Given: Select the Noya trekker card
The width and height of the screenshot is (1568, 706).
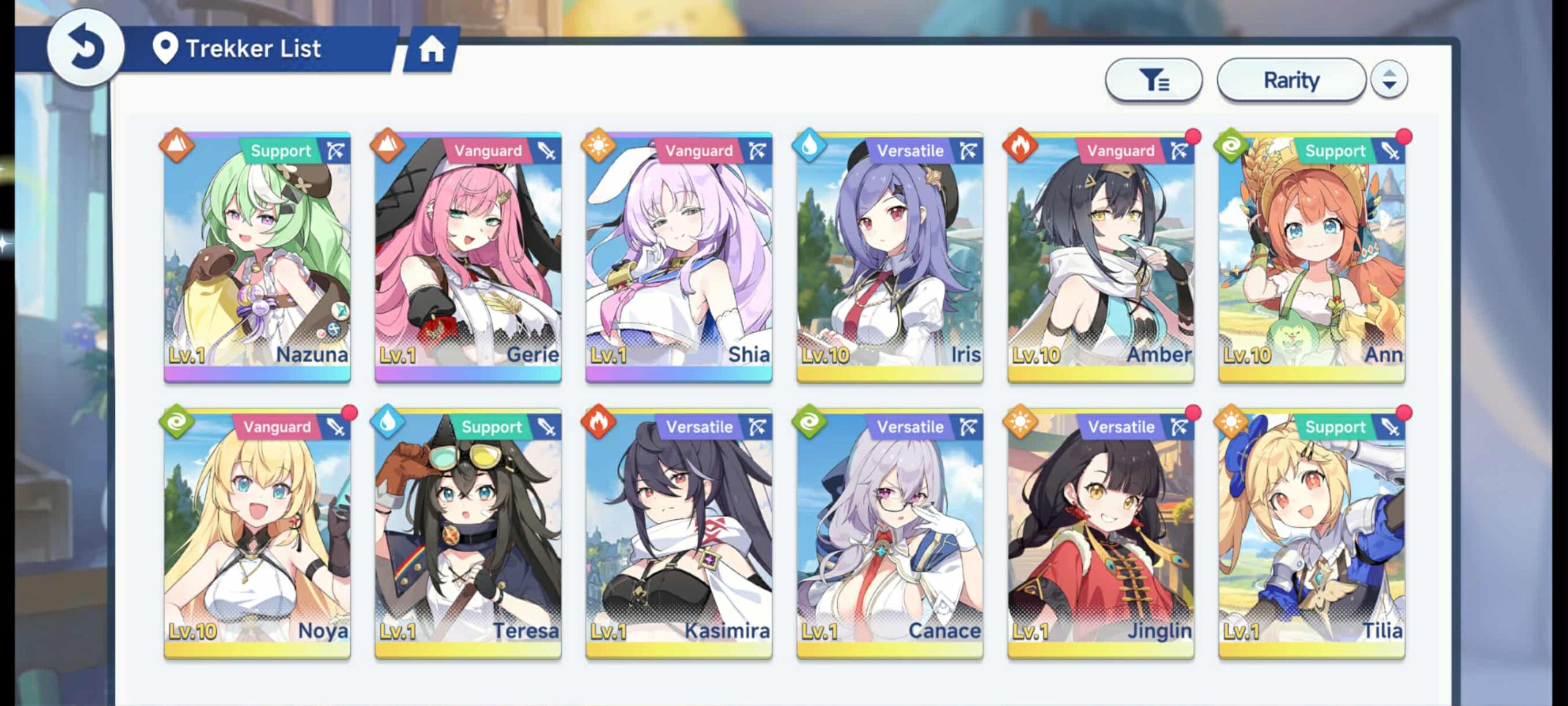Looking at the screenshot, I should [x=257, y=534].
